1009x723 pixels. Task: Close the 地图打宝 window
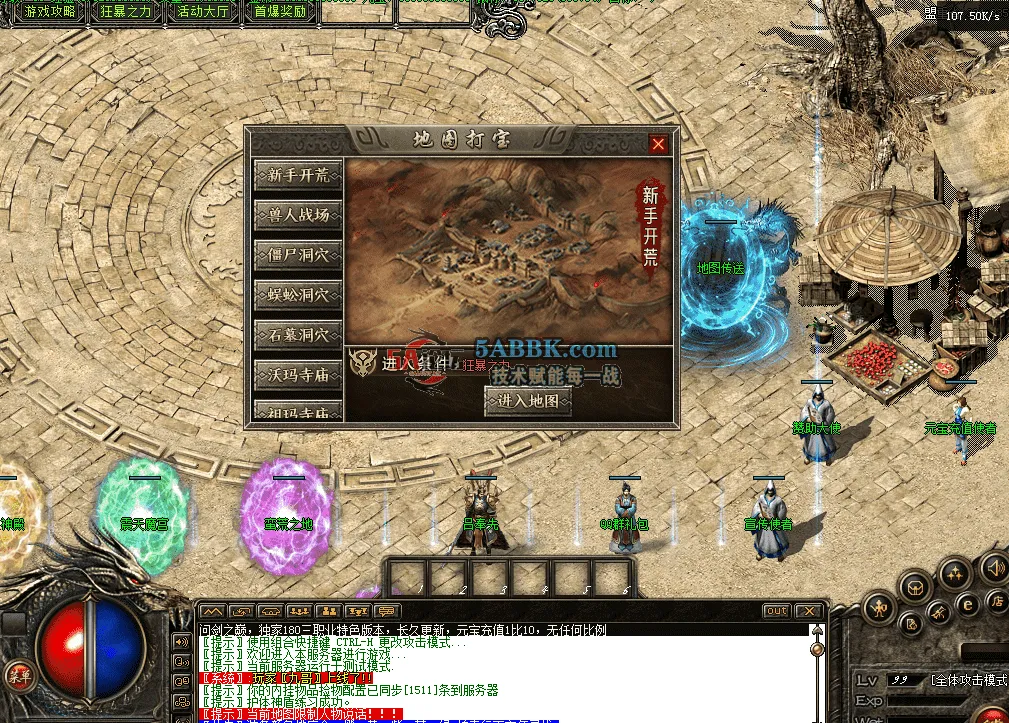click(x=658, y=144)
